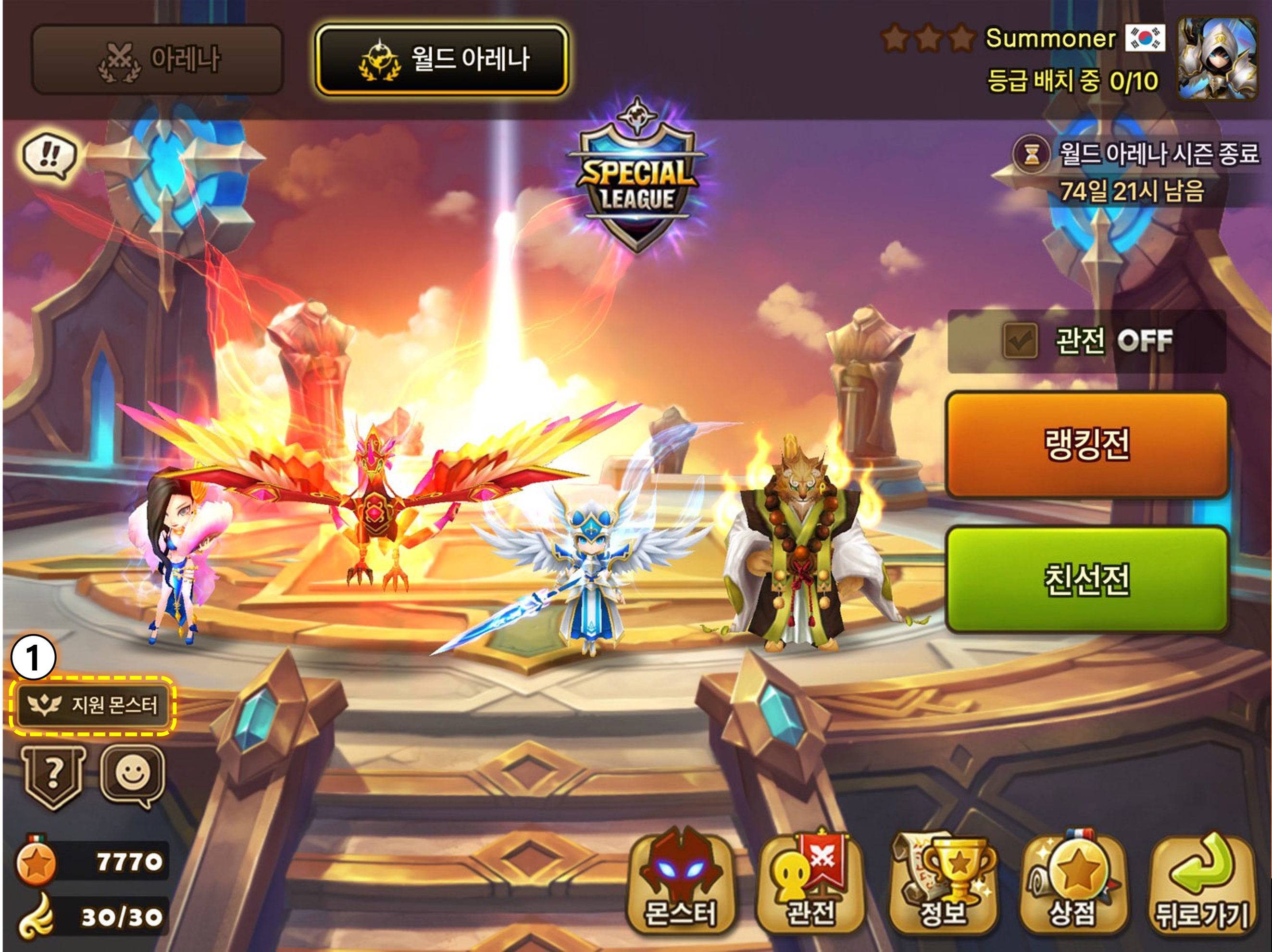
Task: Switch to the 아레나 tab
Action: (x=157, y=59)
